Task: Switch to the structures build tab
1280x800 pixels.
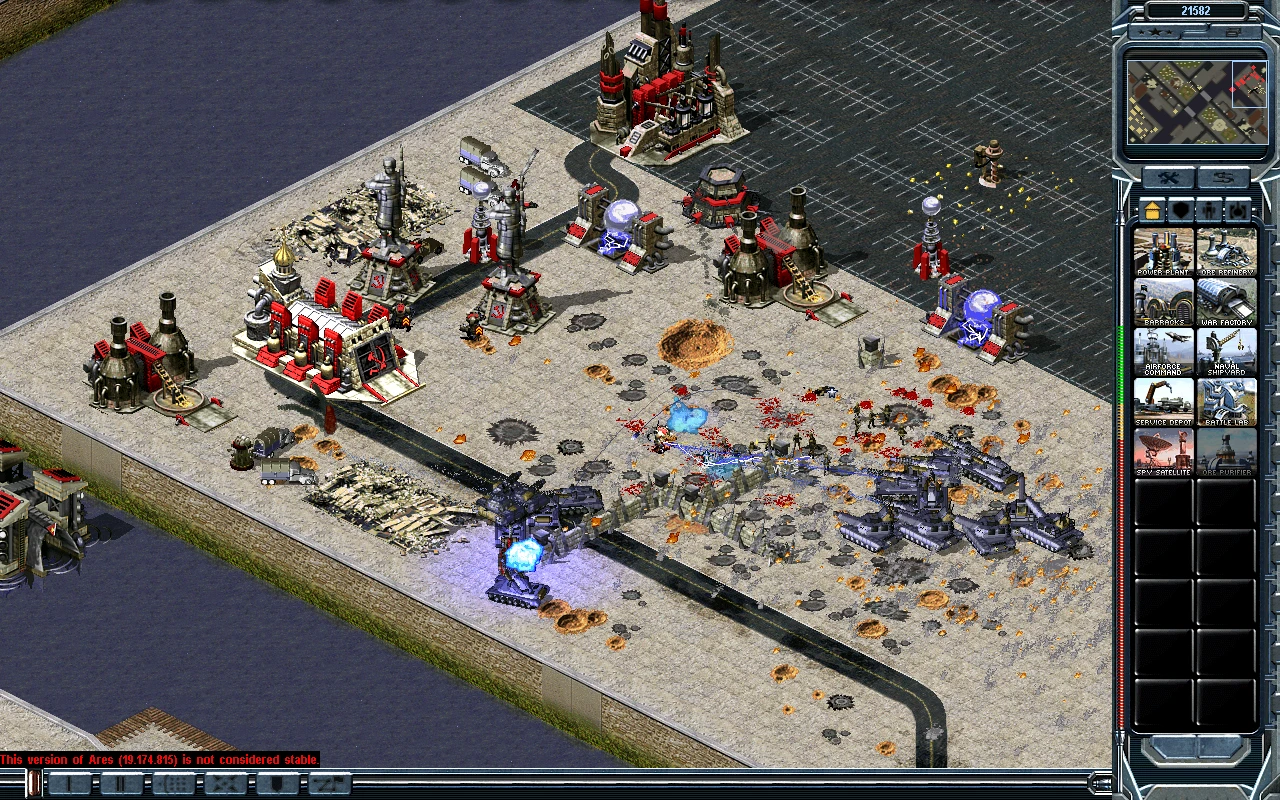Action: tap(1152, 211)
